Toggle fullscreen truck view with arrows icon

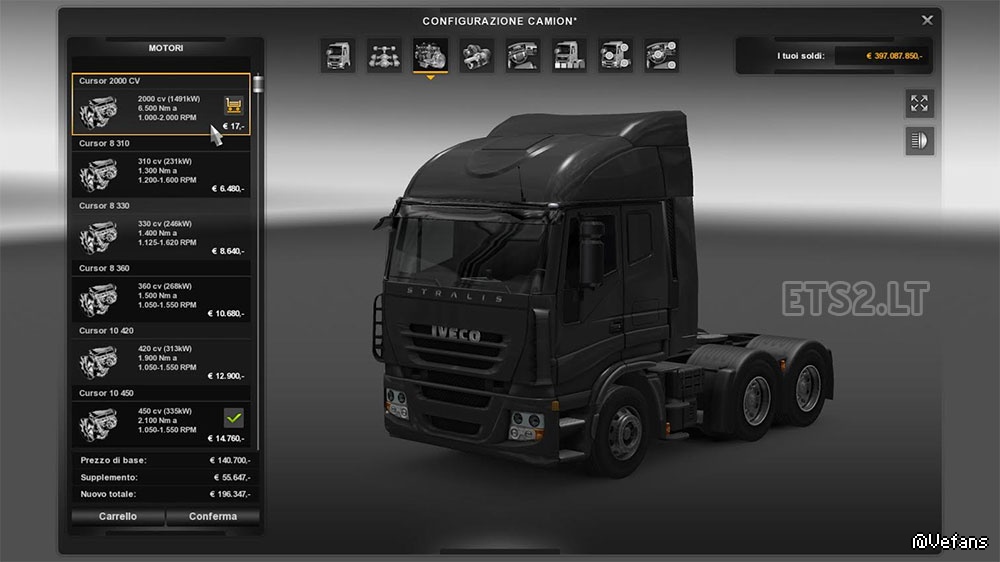(919, 102)
